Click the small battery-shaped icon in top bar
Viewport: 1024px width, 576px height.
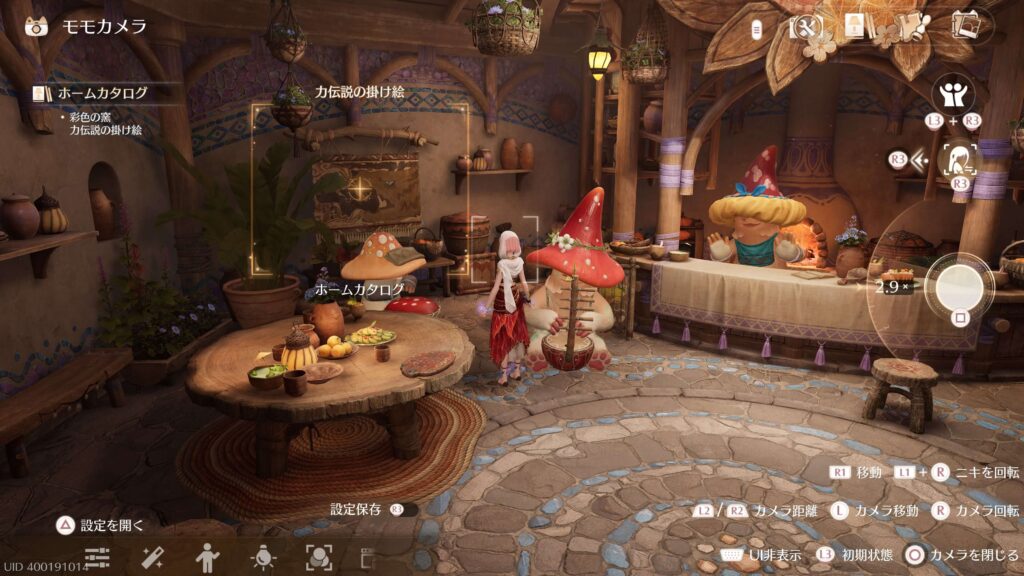(x=758, y=27)
